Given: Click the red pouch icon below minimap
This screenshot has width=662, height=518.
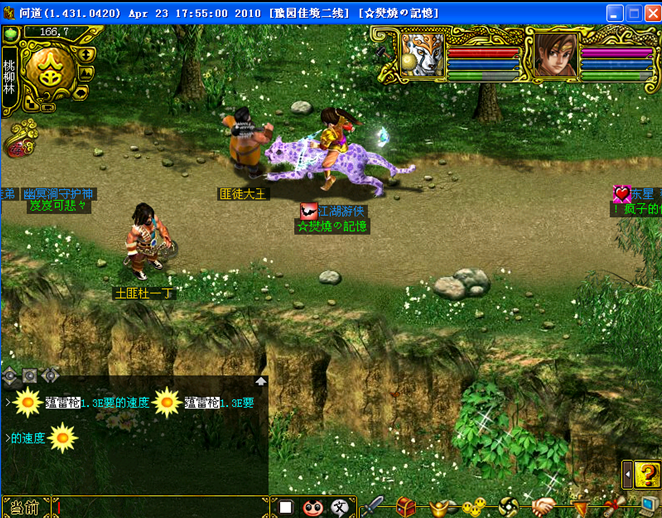Looking at the screenshot, I should coord(18,149).
